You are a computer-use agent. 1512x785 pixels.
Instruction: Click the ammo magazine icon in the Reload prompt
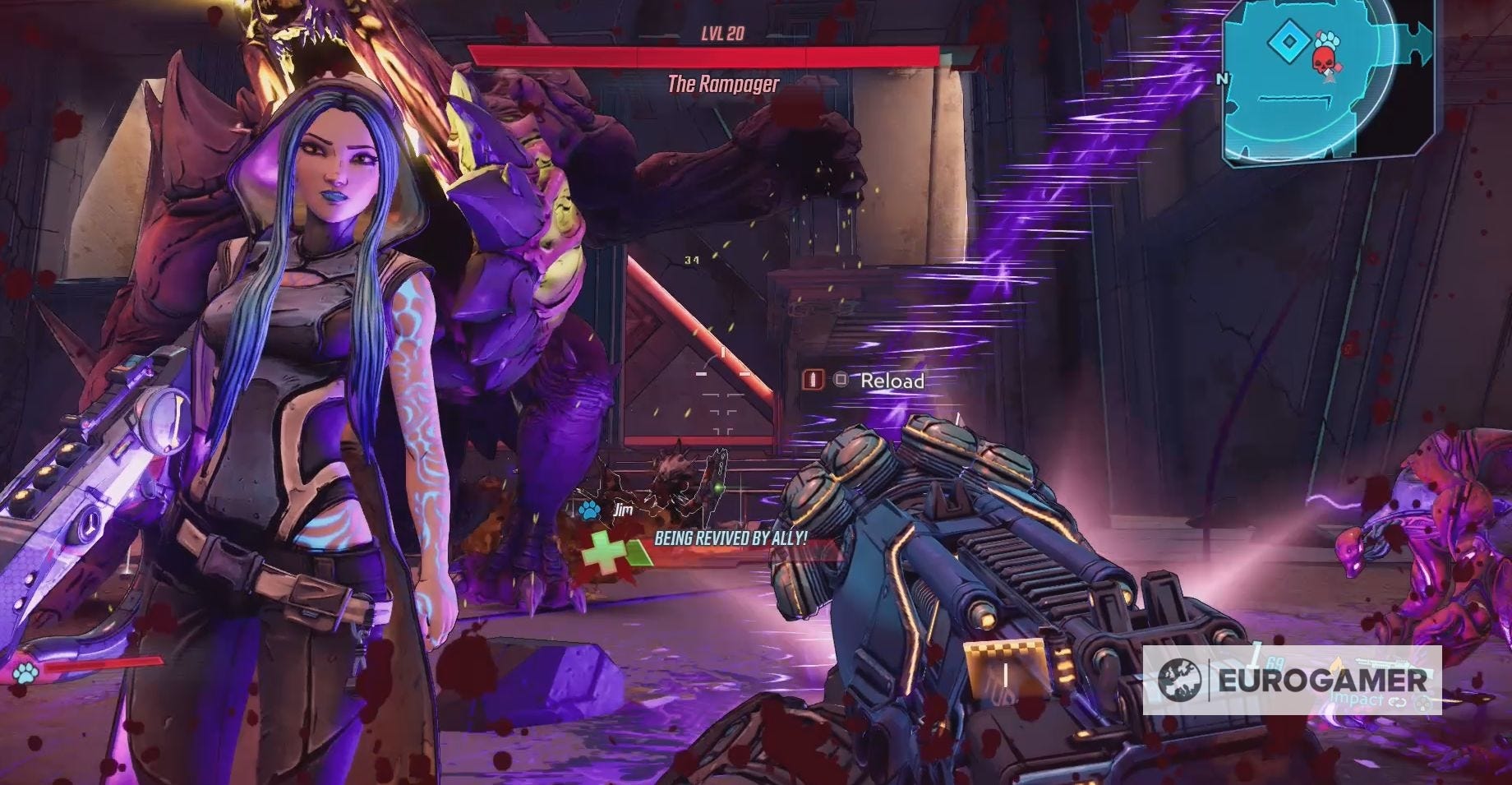(812, 379)
